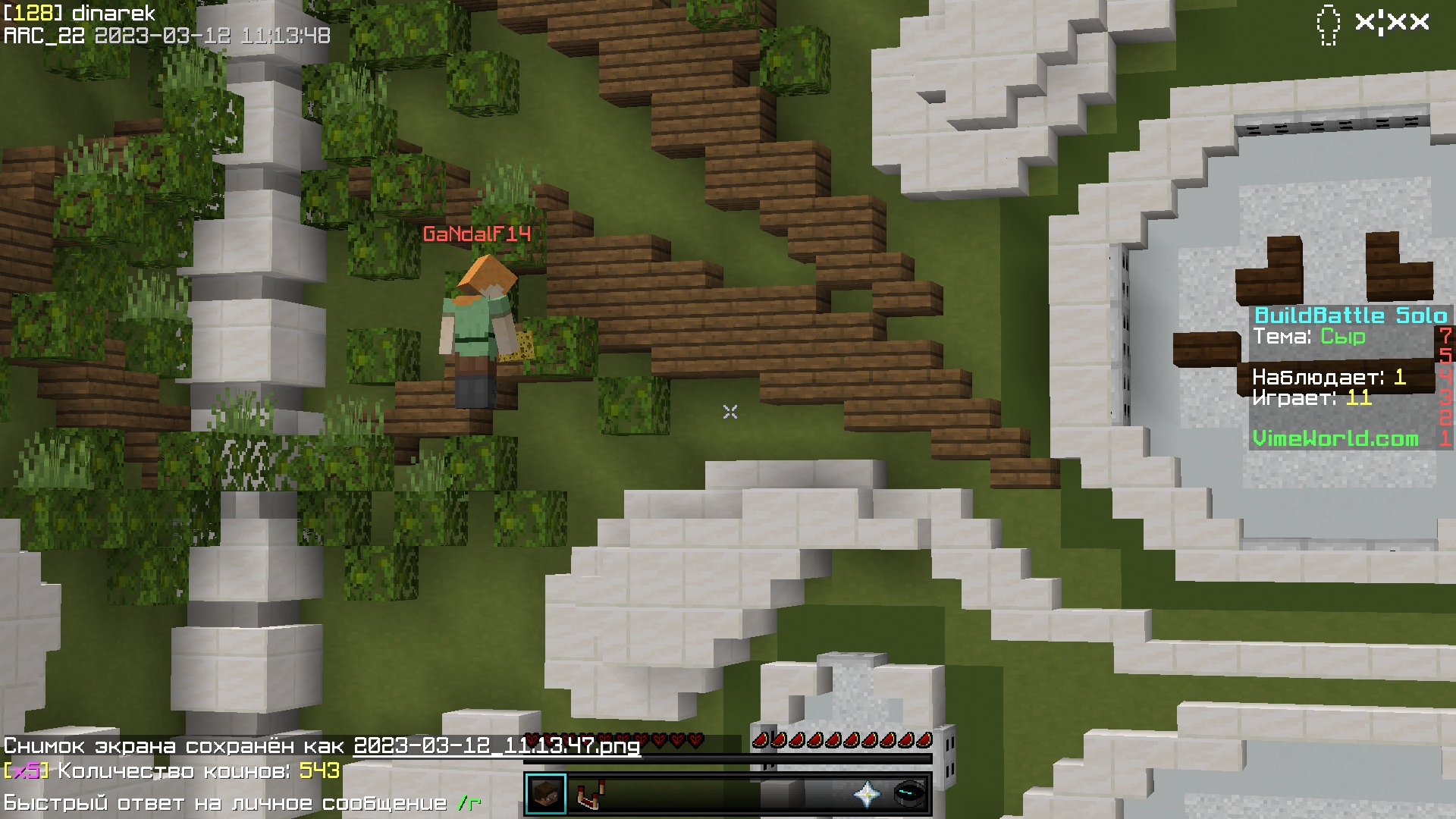The width and height of the screenshot is (1456, 819).
Task: Select the nether star hotbar slot
Action: (x=867, y=794)
